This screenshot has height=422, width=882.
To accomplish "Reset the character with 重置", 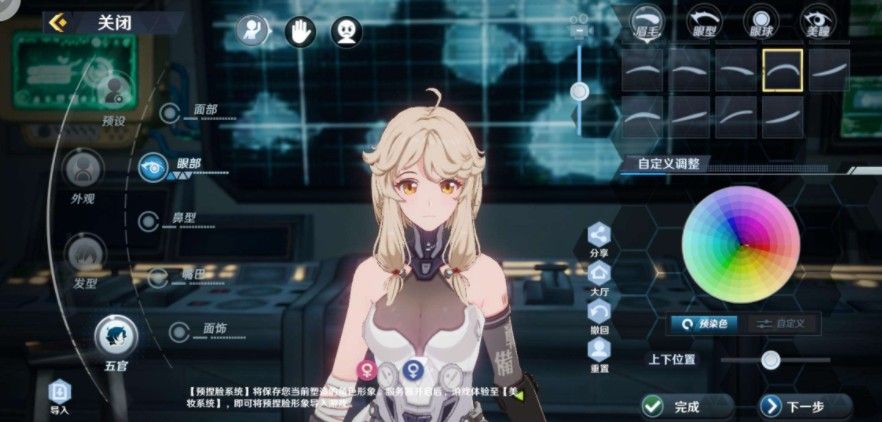I will 599,351.
